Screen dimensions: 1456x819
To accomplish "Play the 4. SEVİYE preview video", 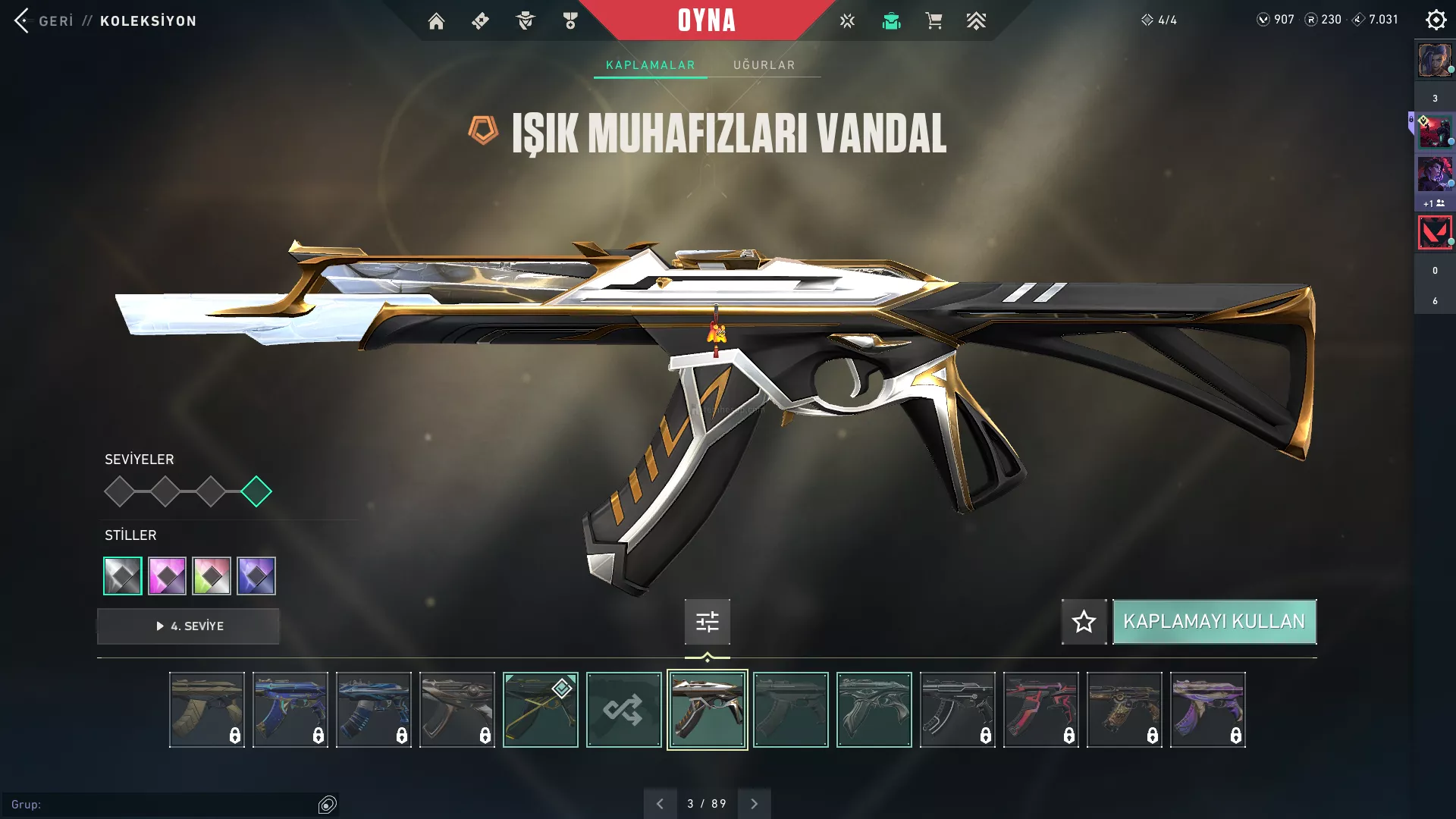I will coord(188,626).
